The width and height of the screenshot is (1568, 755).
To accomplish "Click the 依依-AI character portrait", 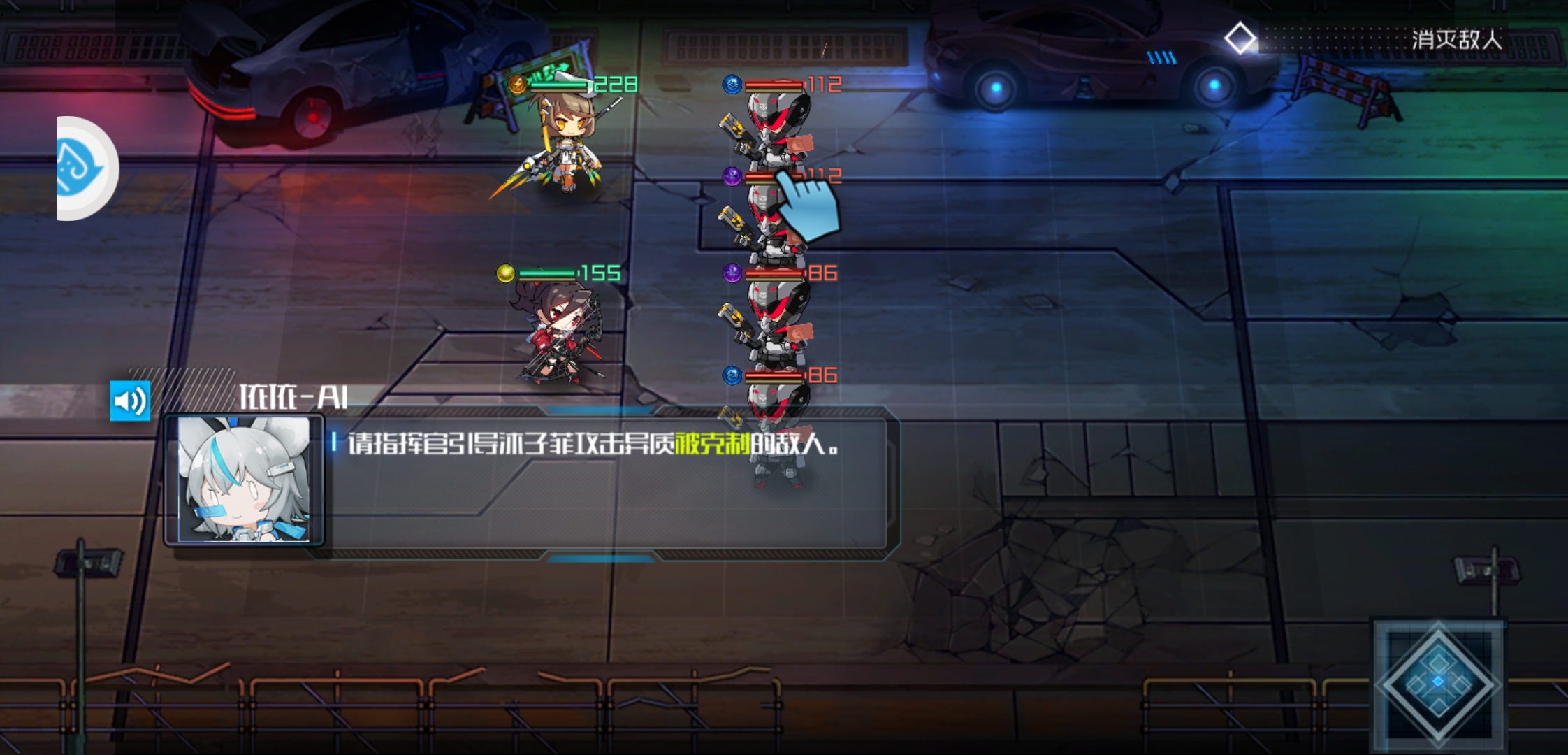I will tap(244, 480).
